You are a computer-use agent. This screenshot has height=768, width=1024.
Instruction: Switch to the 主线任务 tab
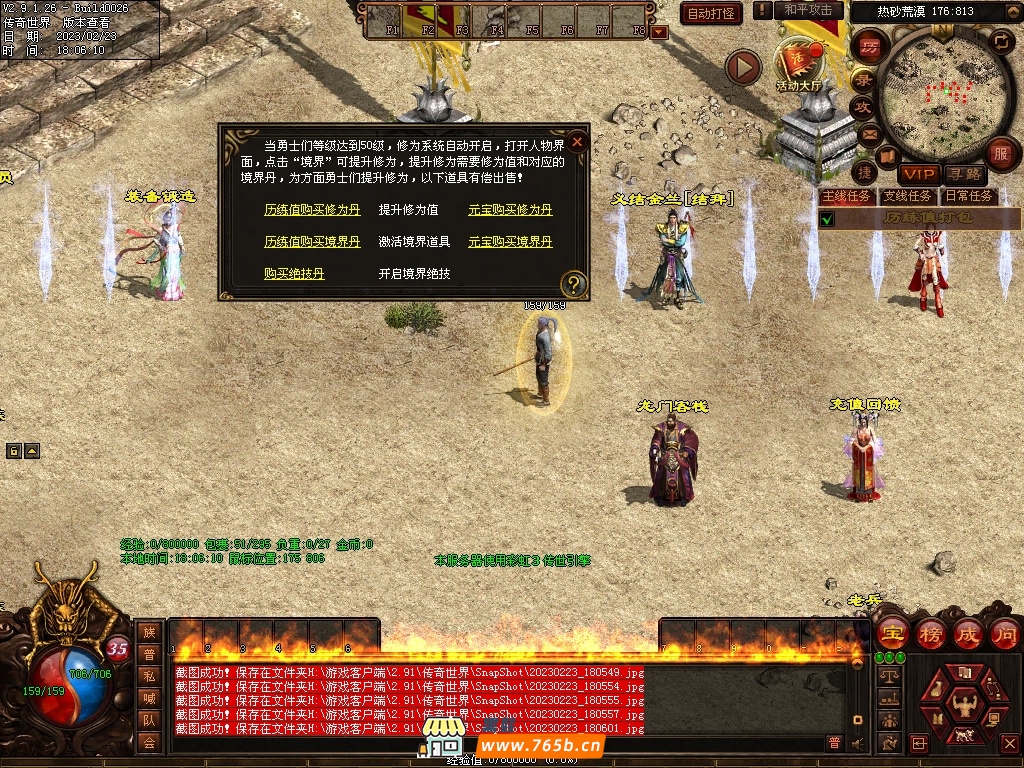845,196
